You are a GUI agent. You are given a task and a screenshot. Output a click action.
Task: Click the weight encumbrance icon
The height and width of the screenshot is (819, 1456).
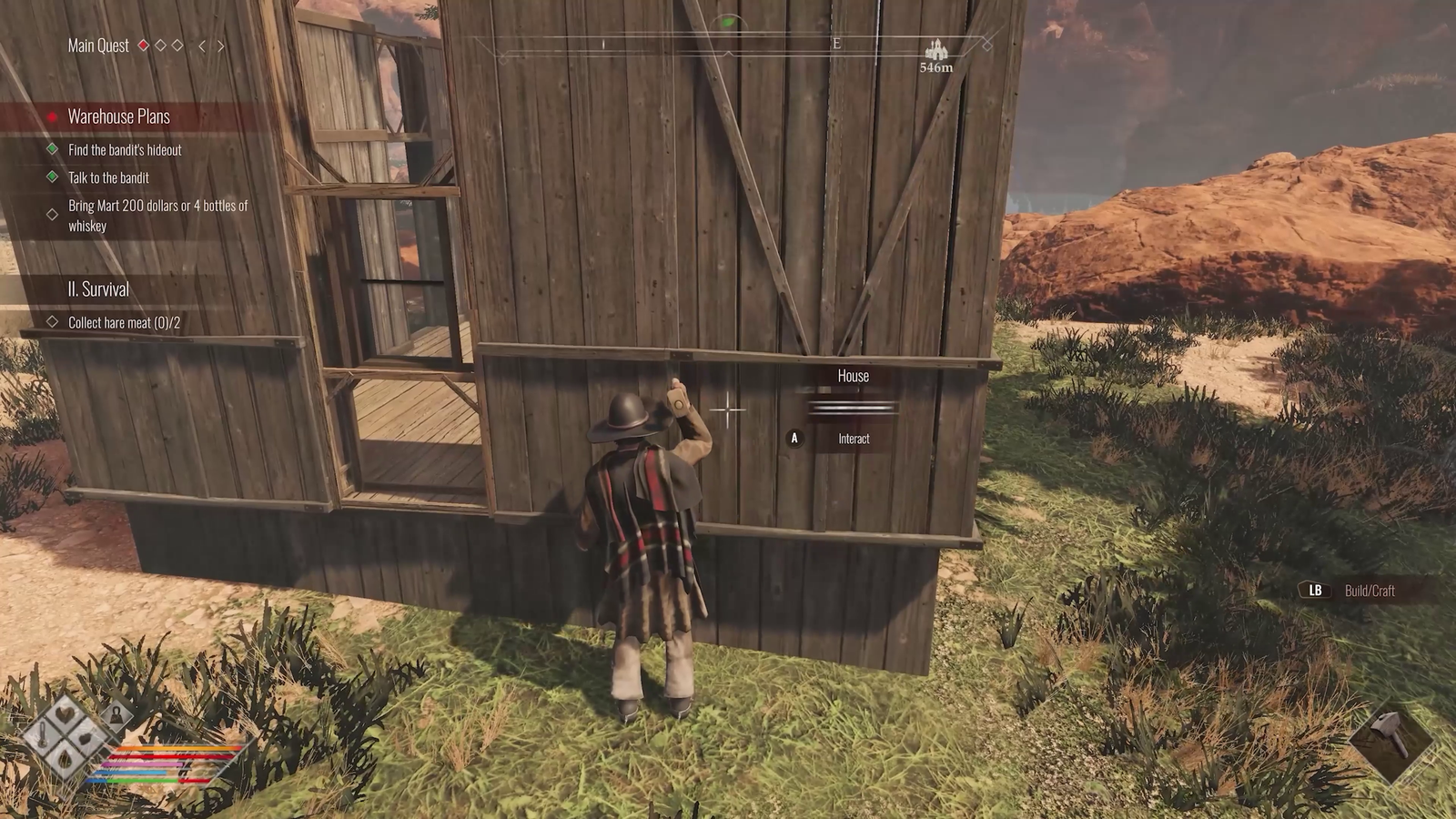[116, 714]
